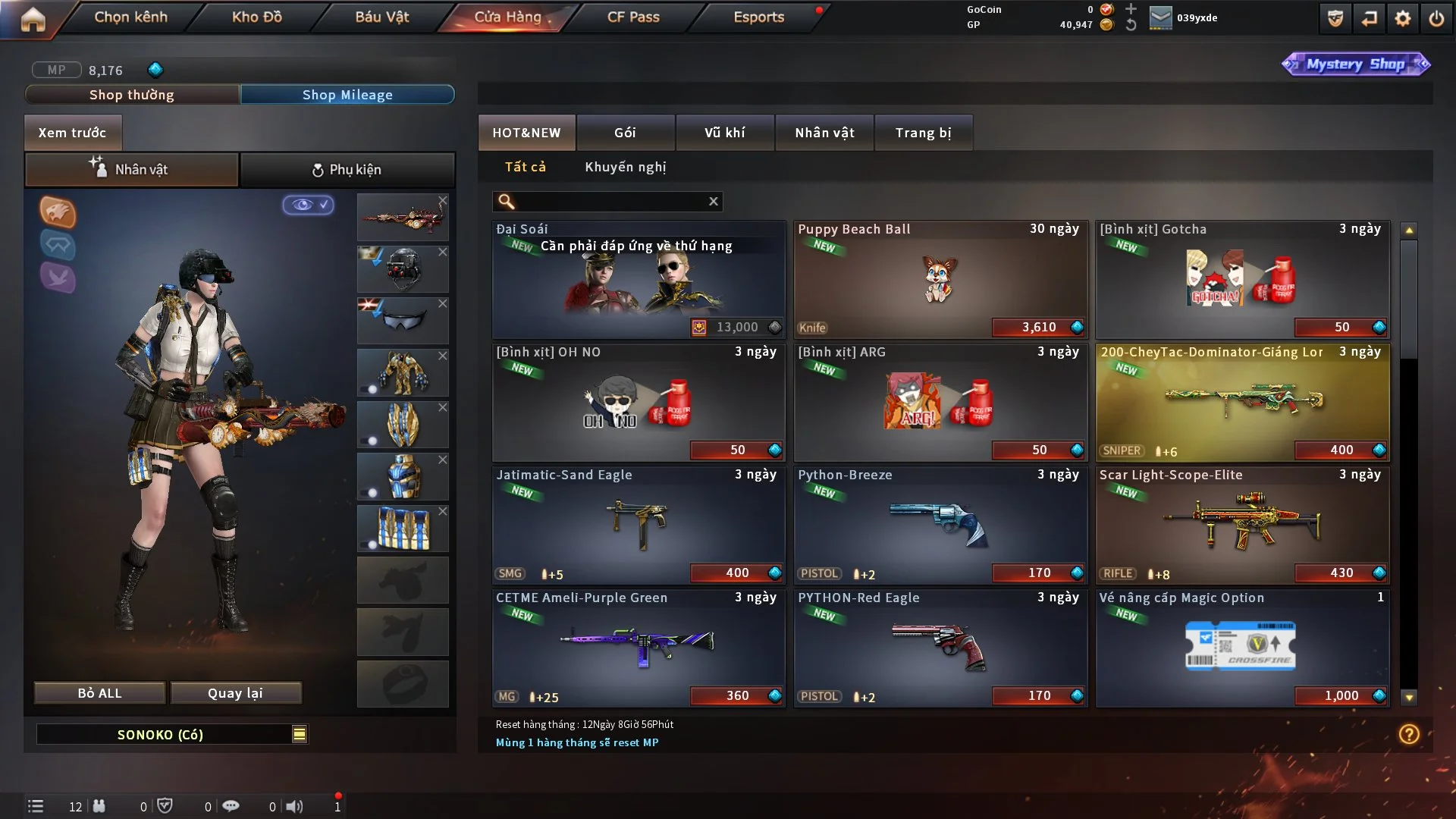Open the orange help question mark

coord(1408,734)
